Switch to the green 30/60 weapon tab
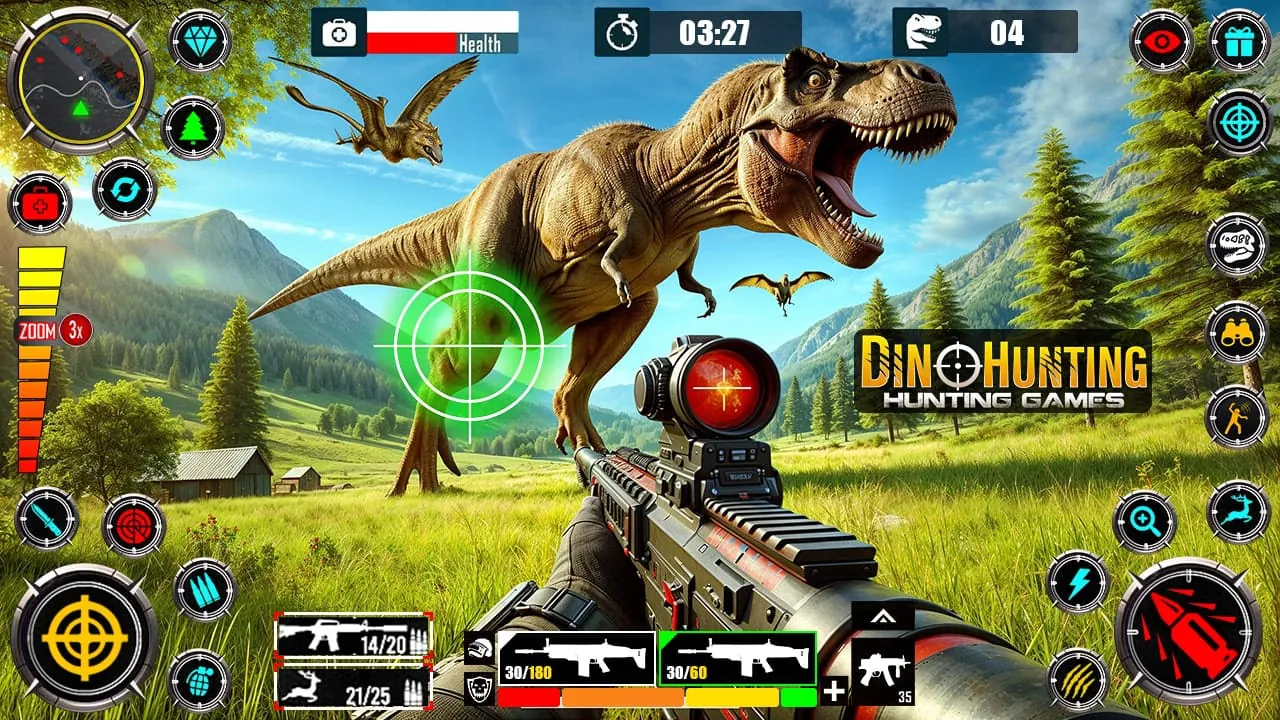Image resolution: width=1280 pixels, height=720 pixels. tap(736, 657)
